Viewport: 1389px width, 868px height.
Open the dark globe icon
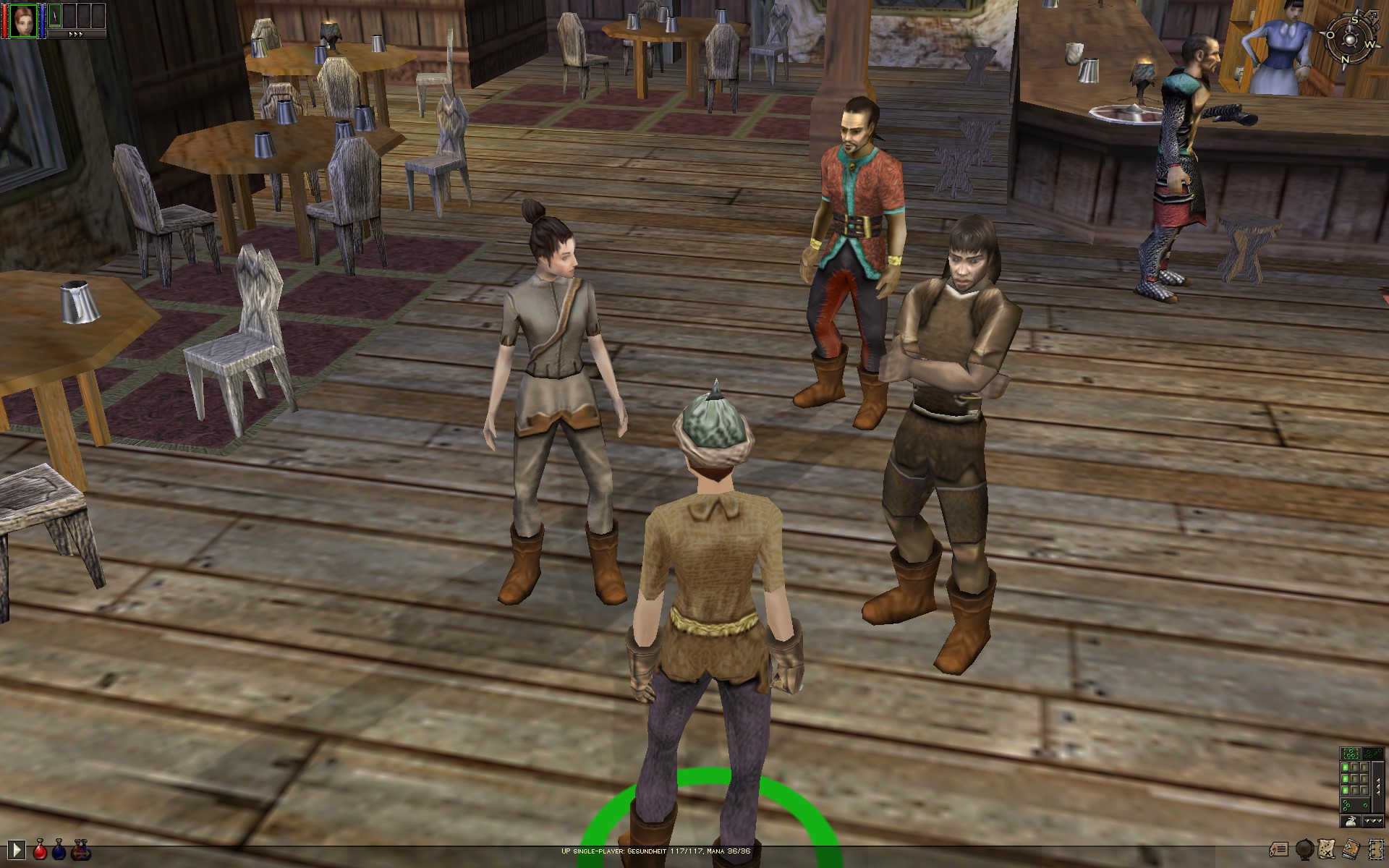[1305, 848]
